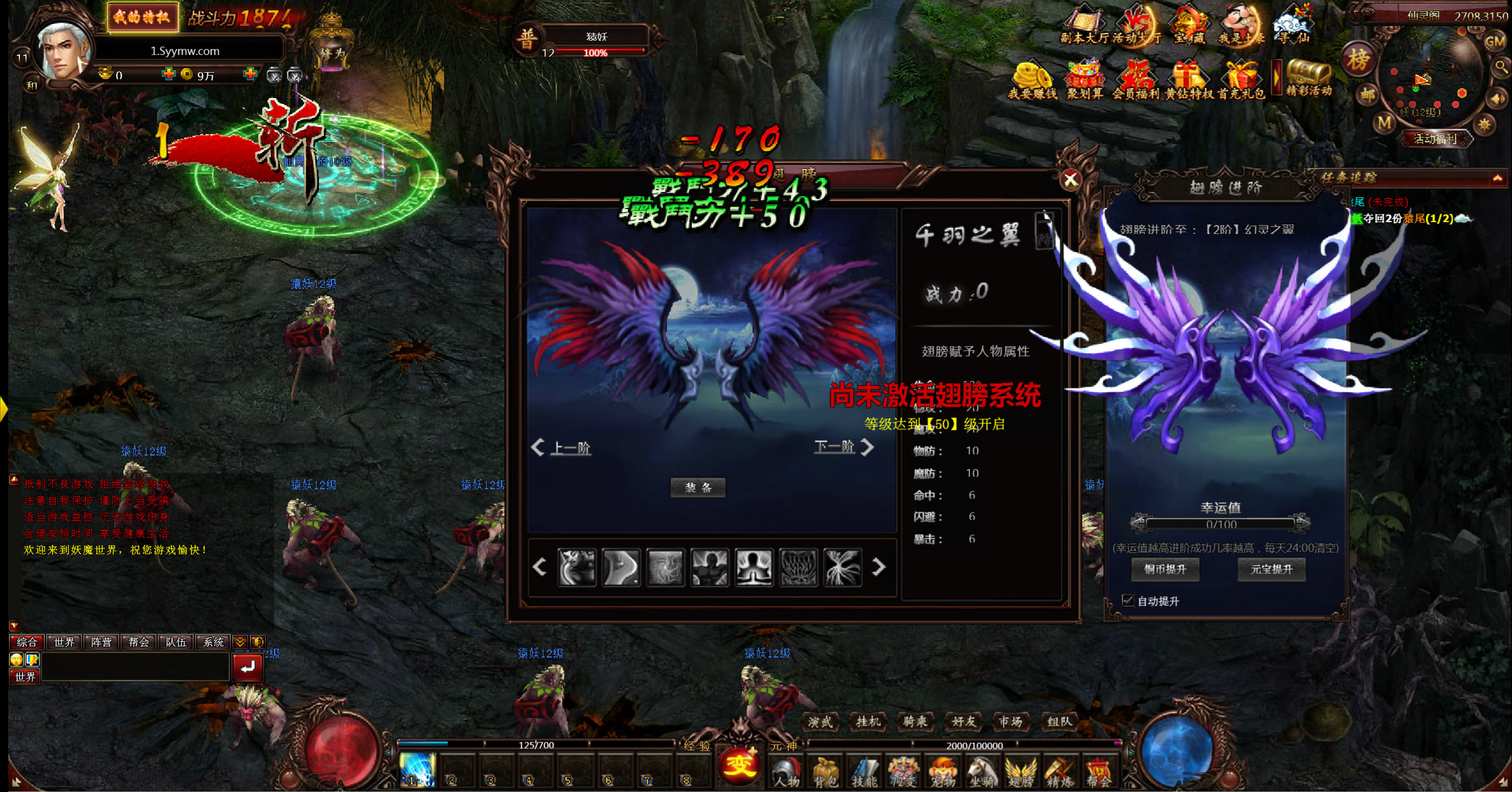The width and height of the screenshot is (1512, 792).
Task: Upgrade wings with copper coins 铜币提升
Action: click(1165, 569)
